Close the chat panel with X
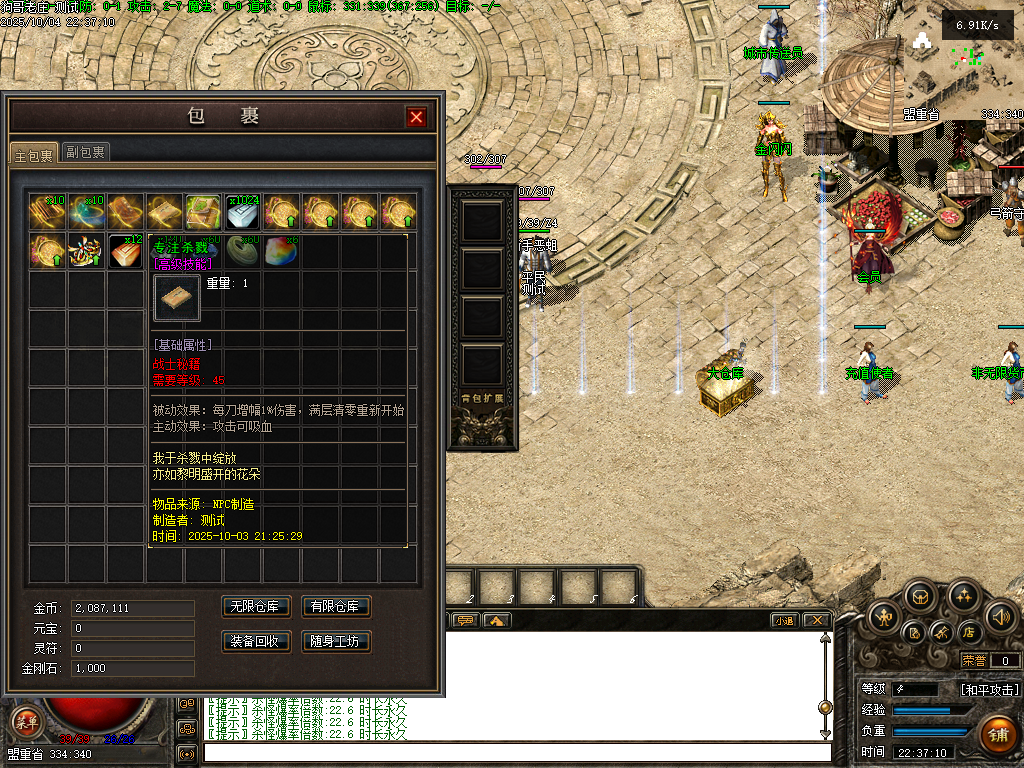 click(816, 620)
